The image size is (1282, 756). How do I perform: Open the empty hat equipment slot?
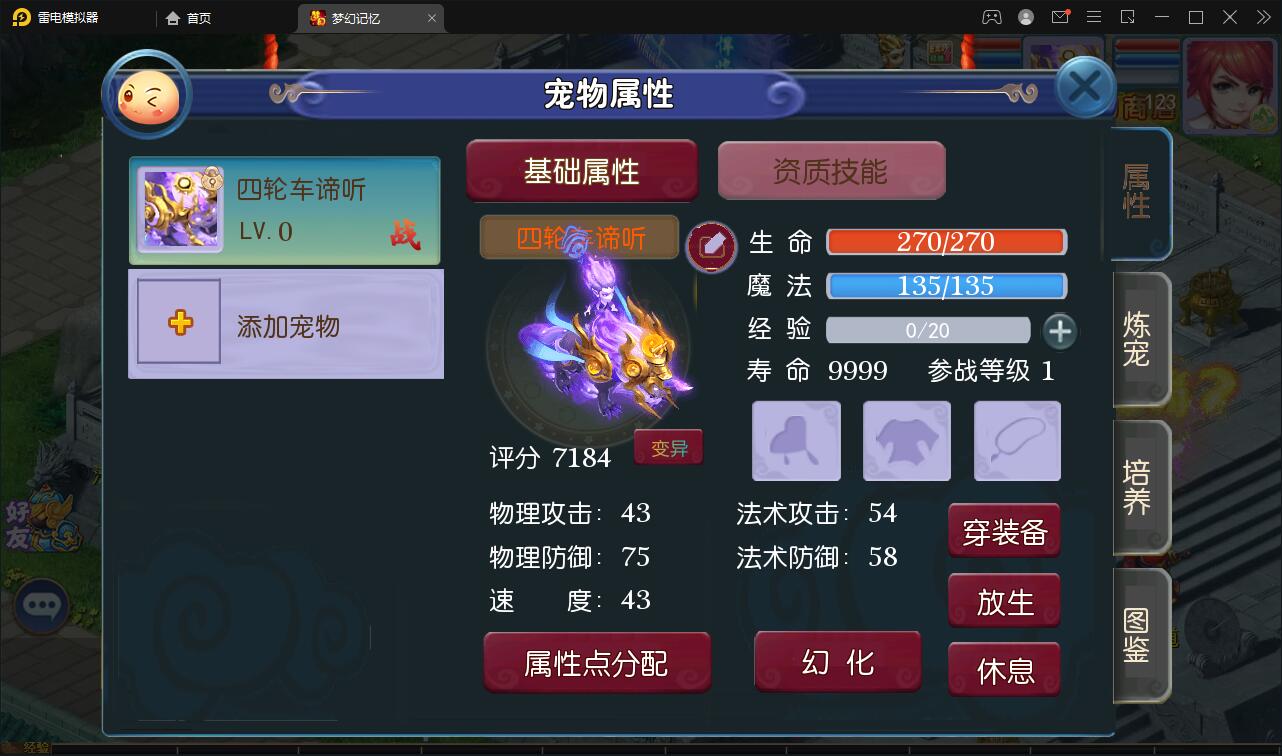coord(795,440)
